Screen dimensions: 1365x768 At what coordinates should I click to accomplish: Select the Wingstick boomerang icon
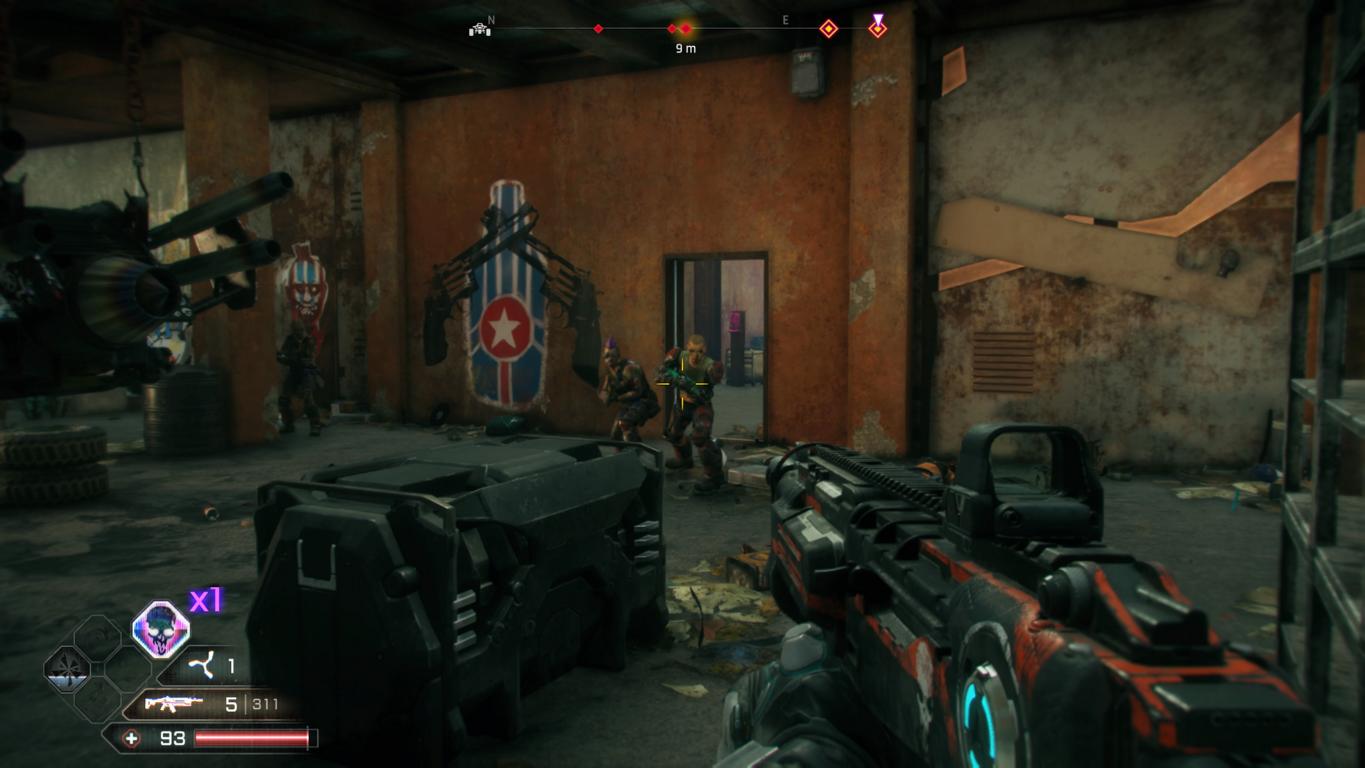coord(204,665)
